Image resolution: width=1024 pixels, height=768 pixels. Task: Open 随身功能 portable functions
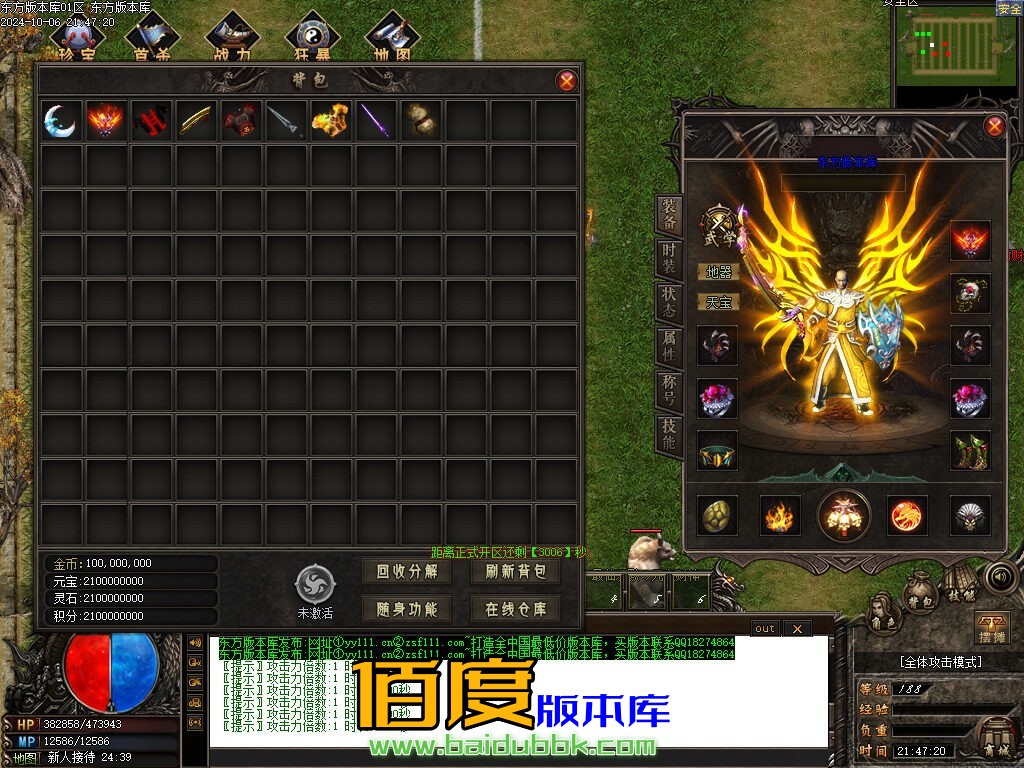click(x=407, y=609)
